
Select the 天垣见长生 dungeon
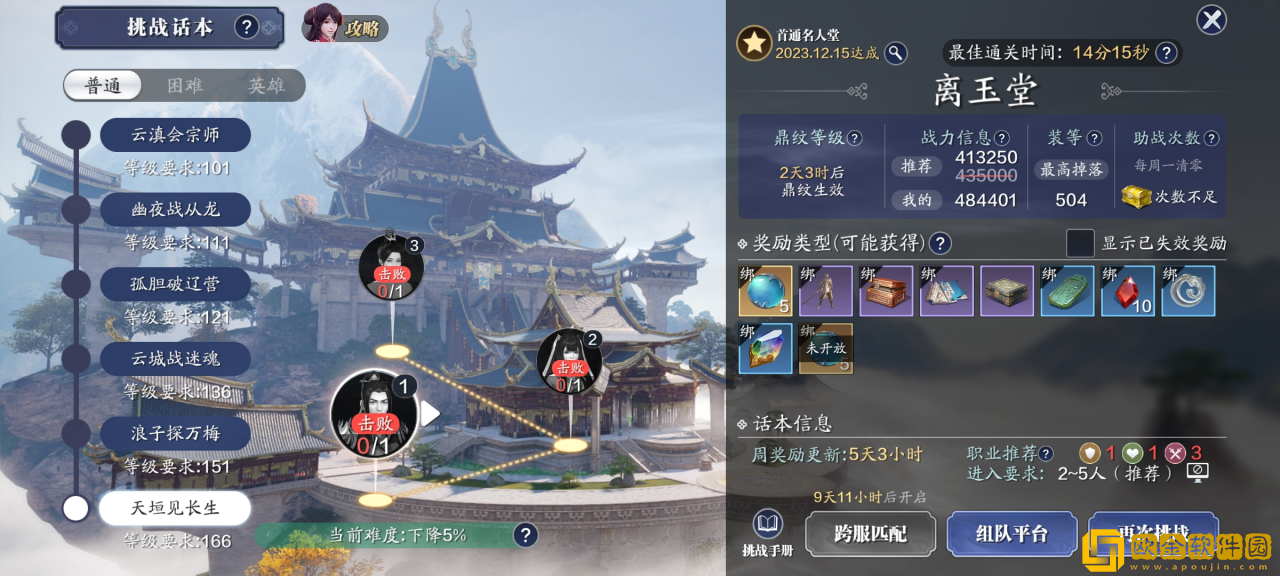point(174,508)
